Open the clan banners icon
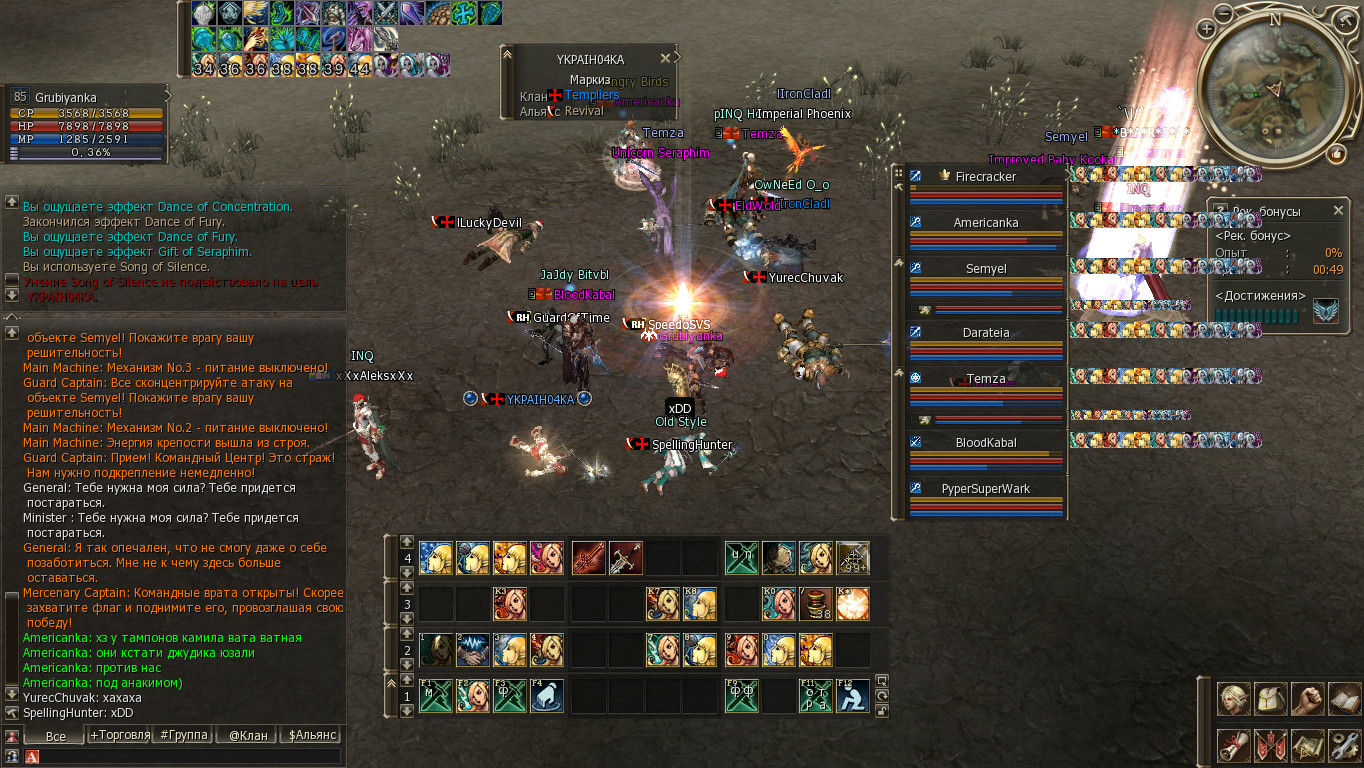Screen dimensions: 1364x768 click(x=1270, y=745)
